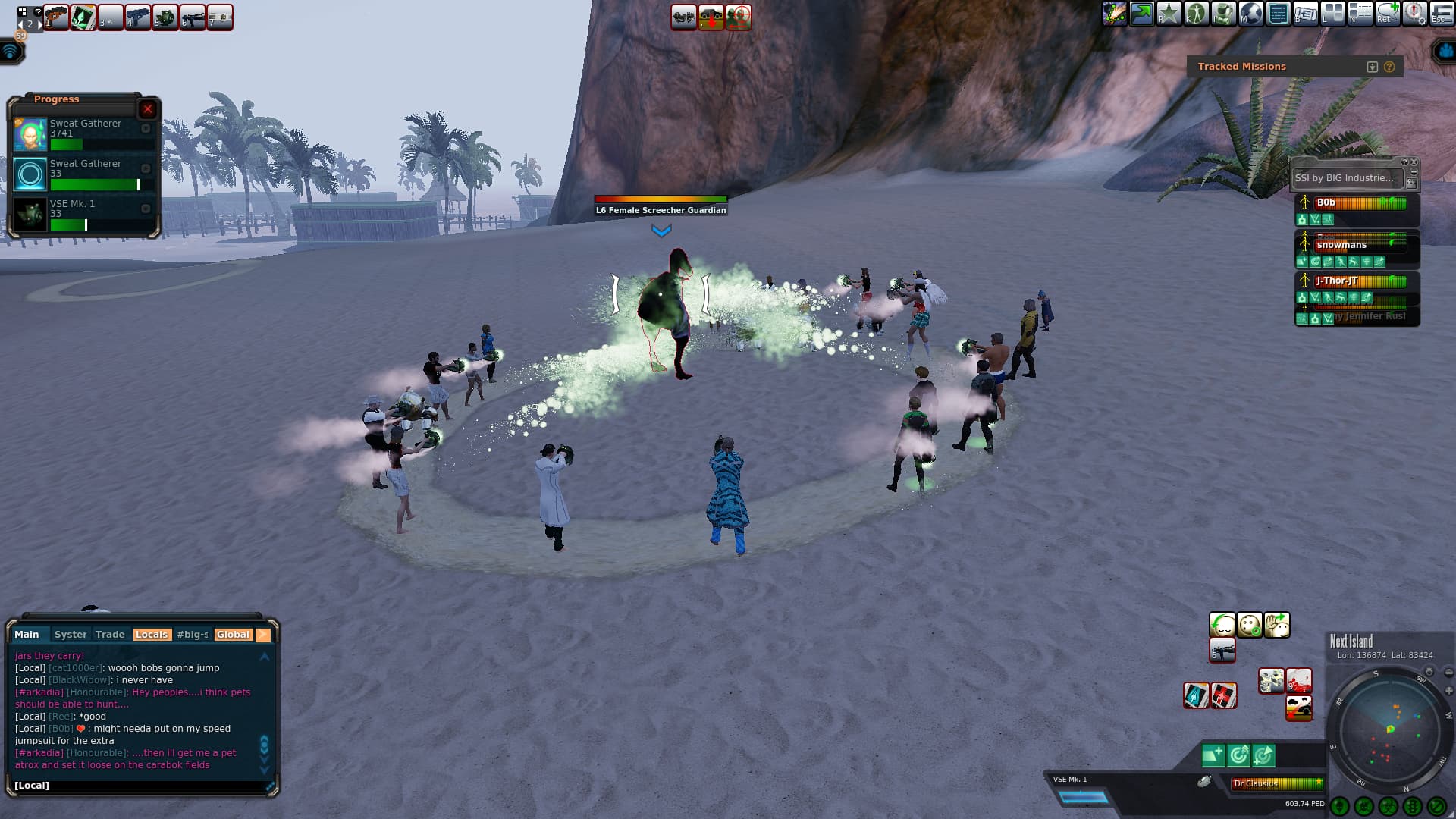Zoom out the radar with minus button
This screenshot has height=819, width=1456.
1448,673
